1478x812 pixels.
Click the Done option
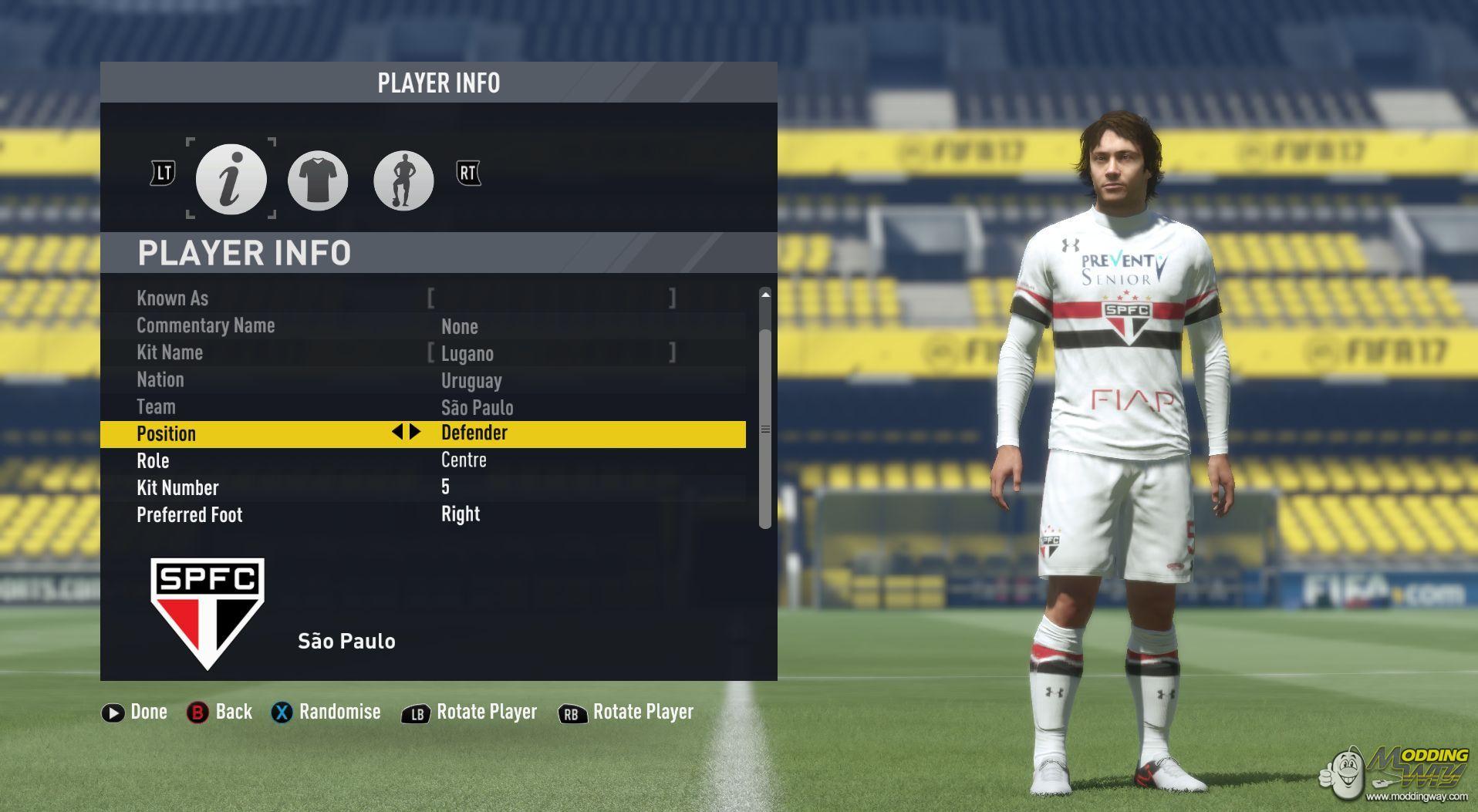pyautogui.click(x=135, y=712)
